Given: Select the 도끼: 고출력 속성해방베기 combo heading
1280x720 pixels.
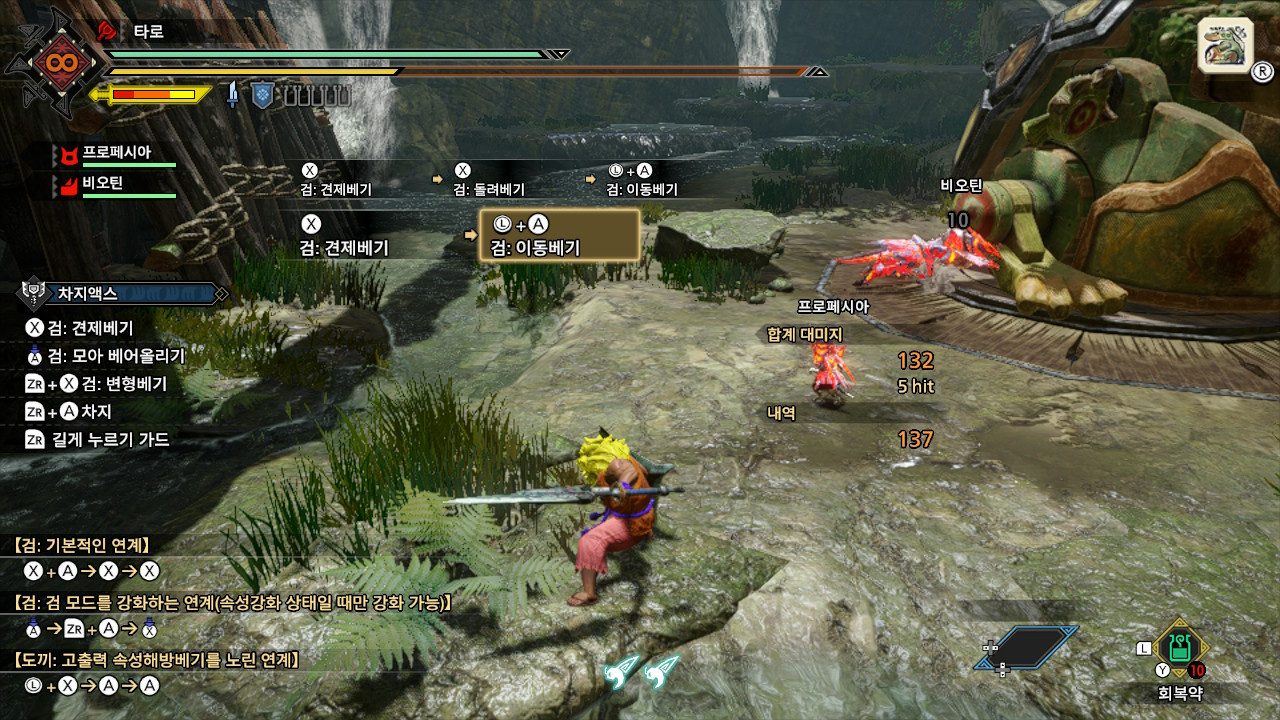Looking at the screenshot, I should coord(157,660).
